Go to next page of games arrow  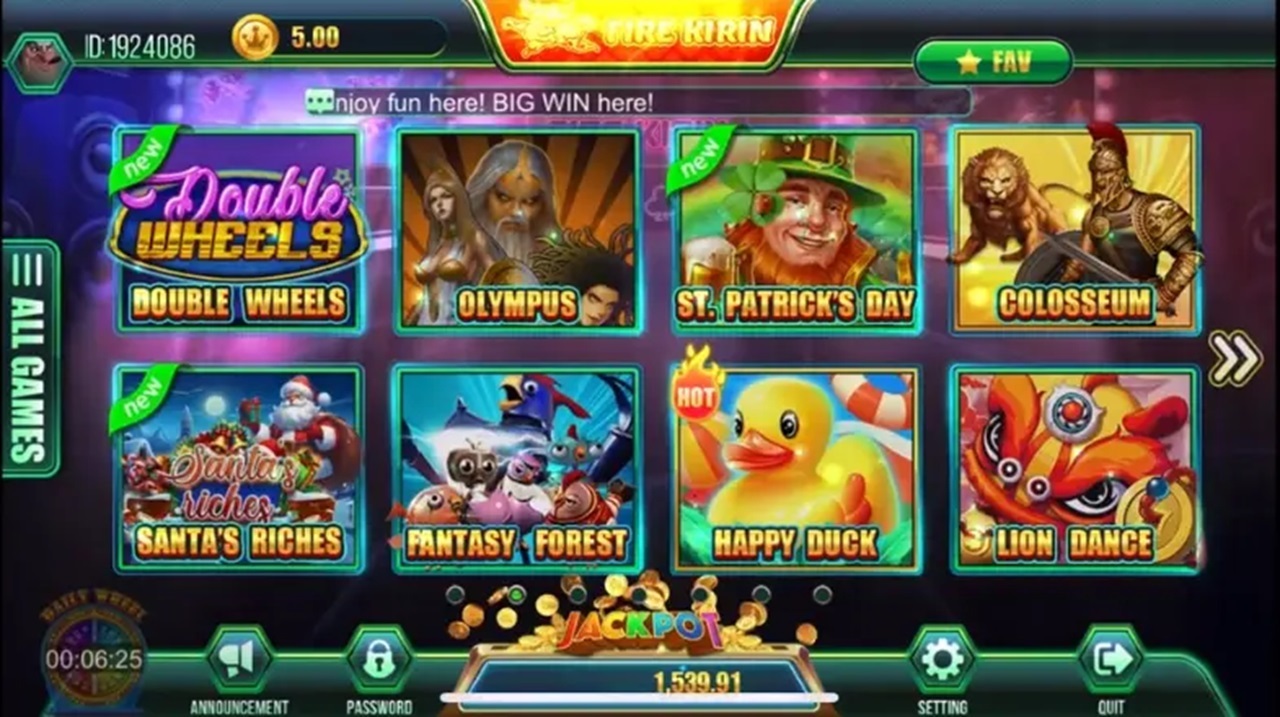[x=1235, y=358]
